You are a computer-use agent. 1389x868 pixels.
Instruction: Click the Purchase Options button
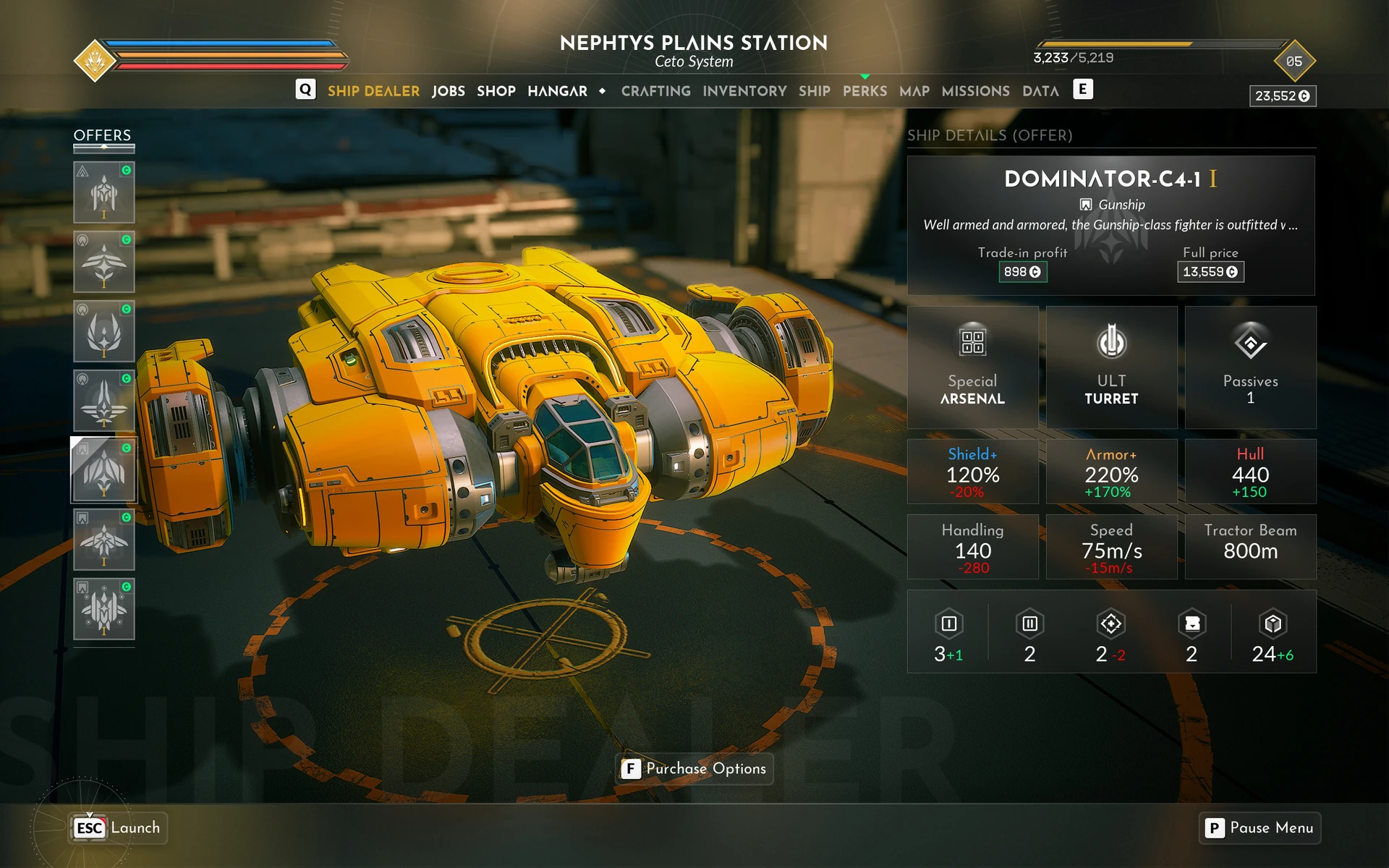click(x=694, y=768)
